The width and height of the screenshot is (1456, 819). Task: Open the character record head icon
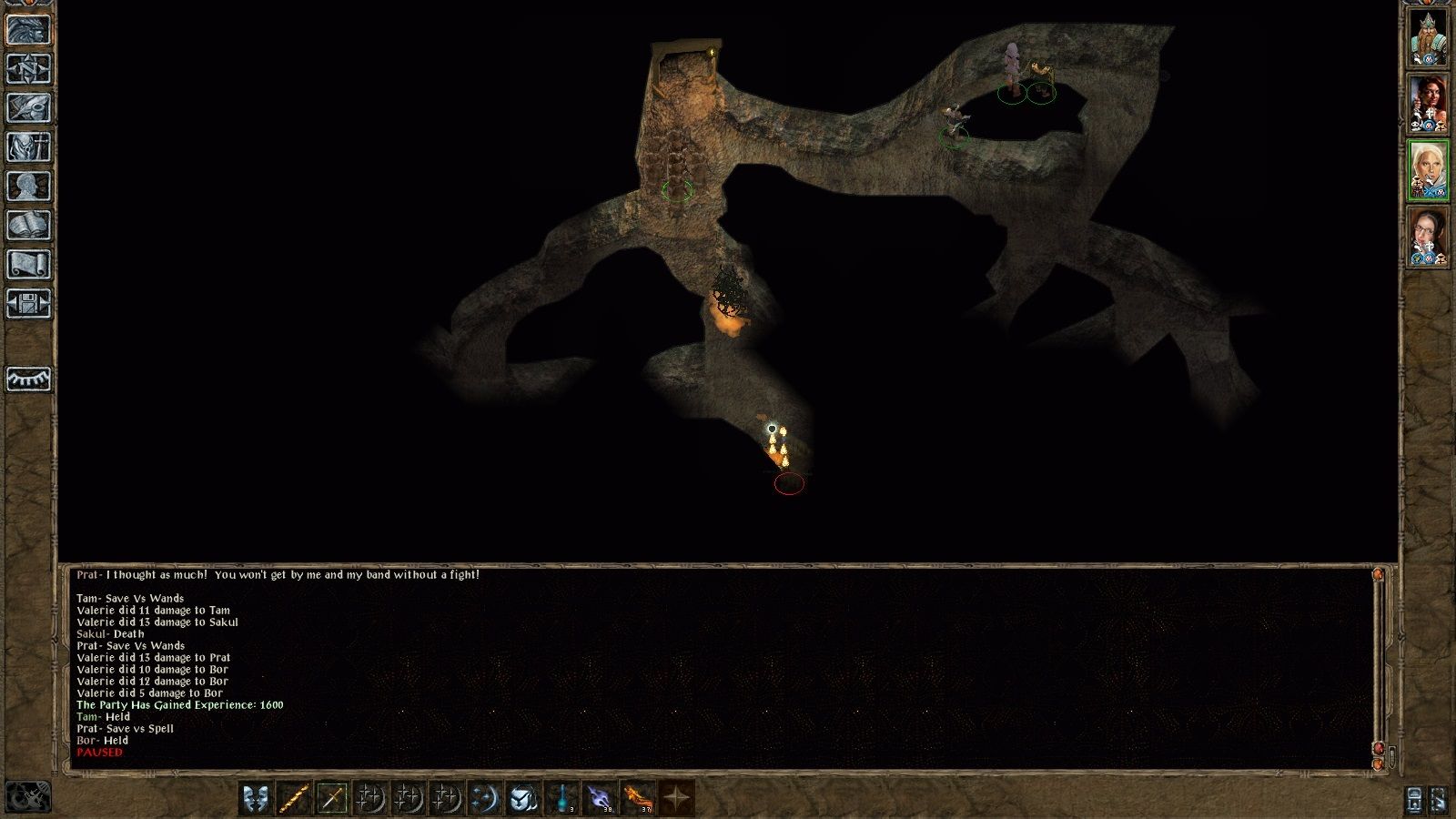coord(28,186)
